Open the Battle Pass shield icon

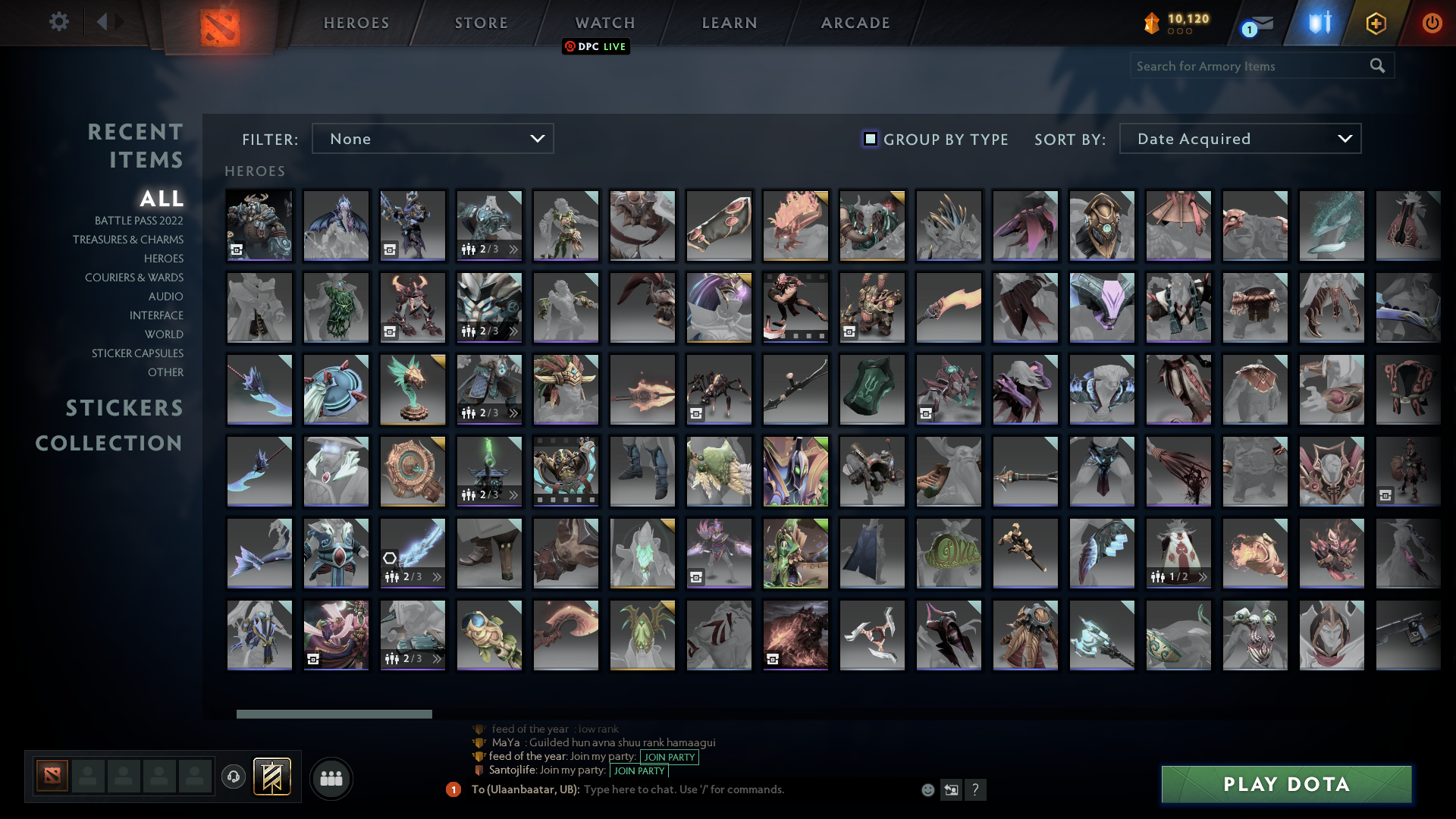[x=1317, y=23]
